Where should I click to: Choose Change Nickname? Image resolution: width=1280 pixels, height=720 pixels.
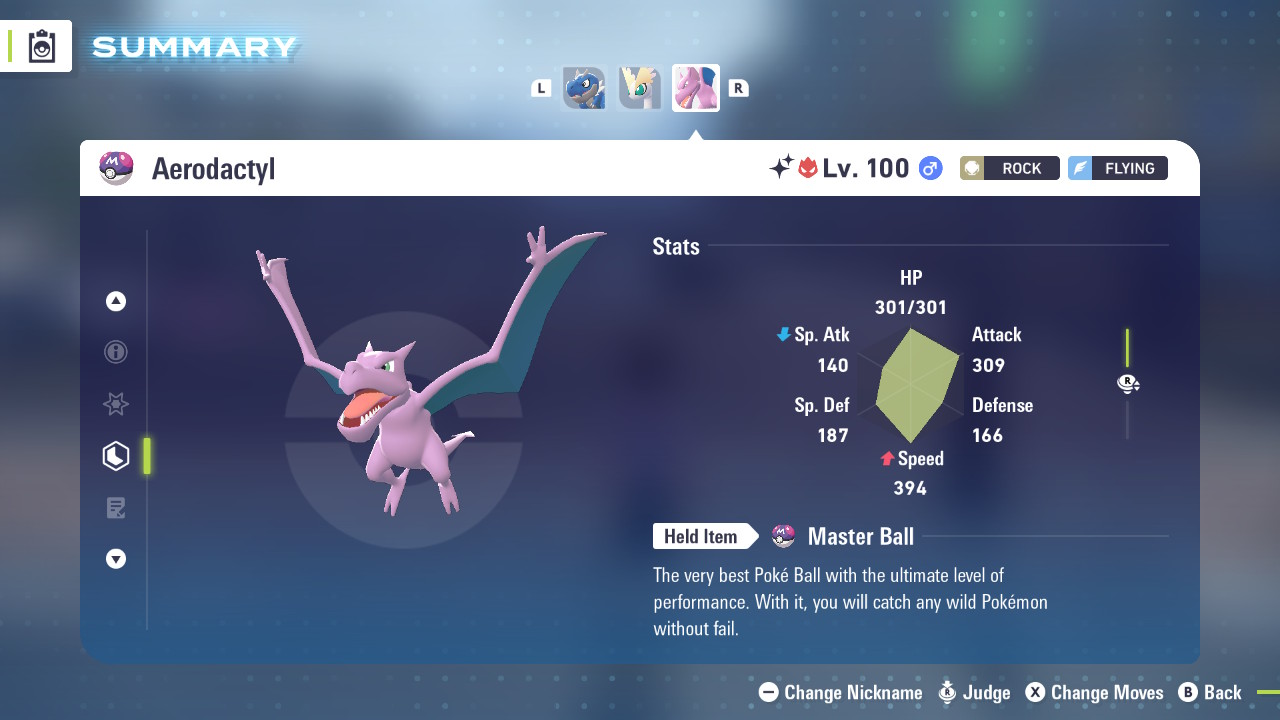tap(841, 692)
